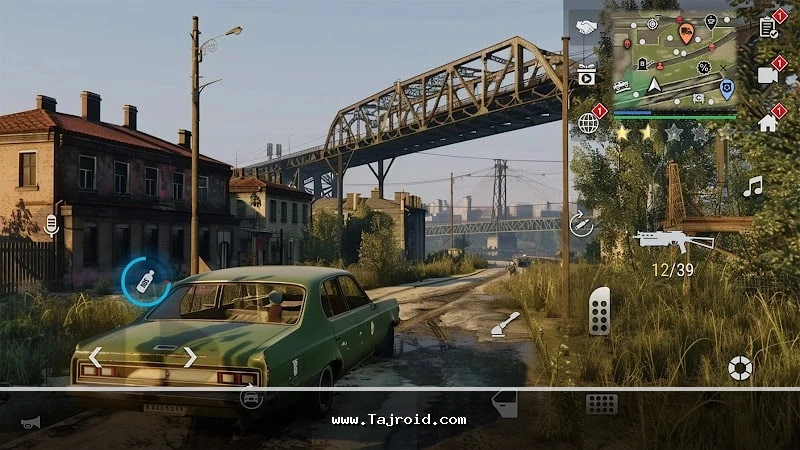Viewport: 800px width, 450px height.
Task: Tap the small car icon button
Action: pos(250,398)
